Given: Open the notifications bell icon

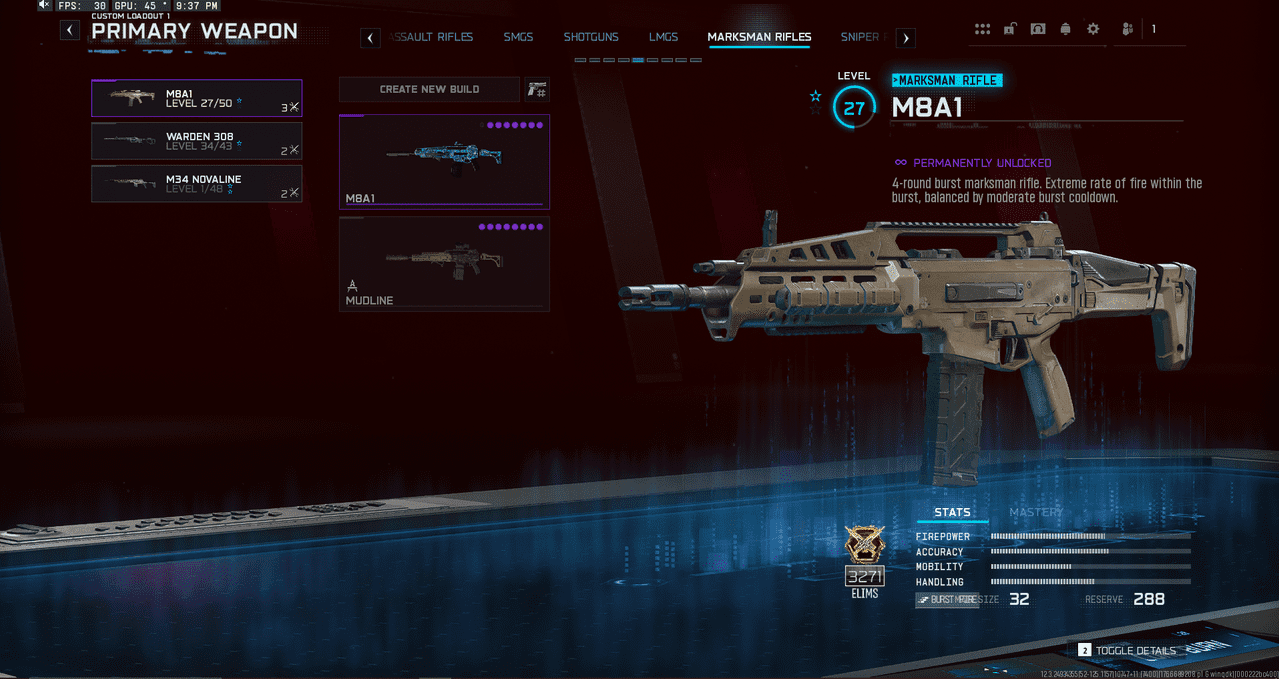Looking at the screenshot, I should tap(1065, 29).
